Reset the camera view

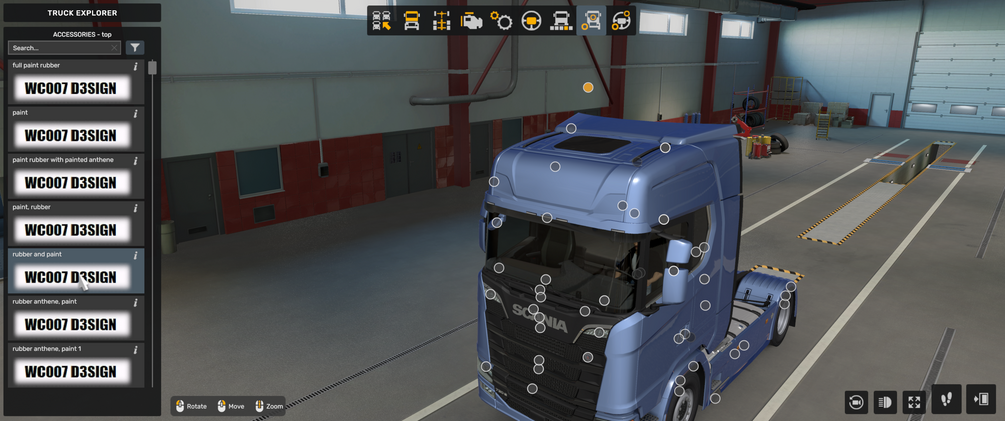pyautogui.click(x=856, y=402)
